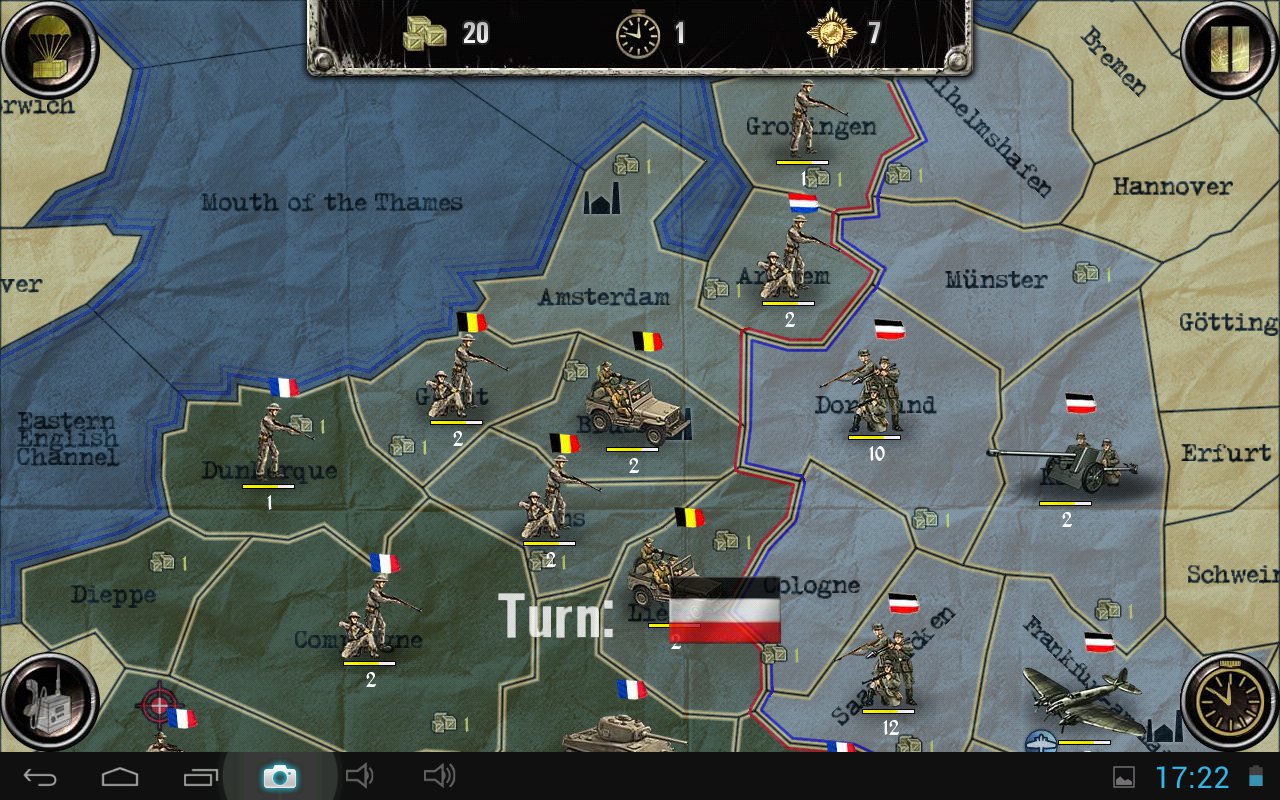Screen dimensions: 1280x800
Task: Select the German infantry in Dortmund
Action: [866, 392]
